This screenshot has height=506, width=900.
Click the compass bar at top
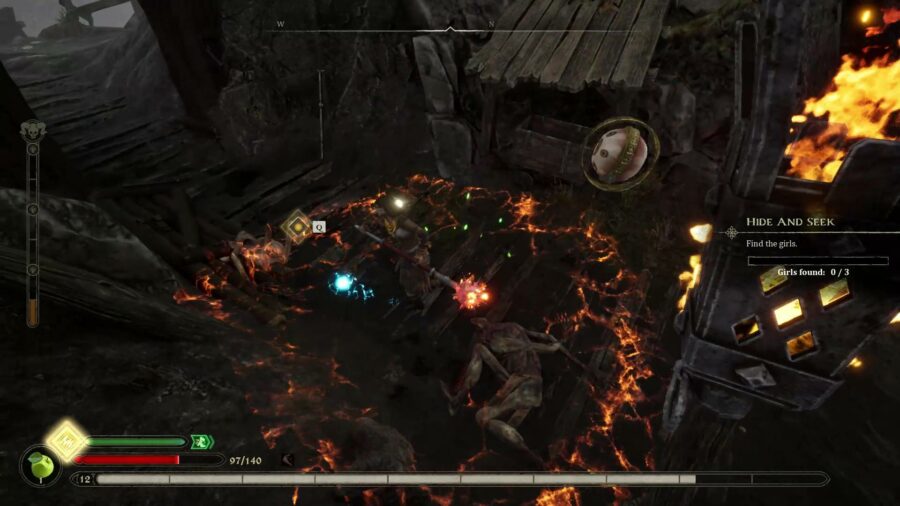(x=450, y=28)
